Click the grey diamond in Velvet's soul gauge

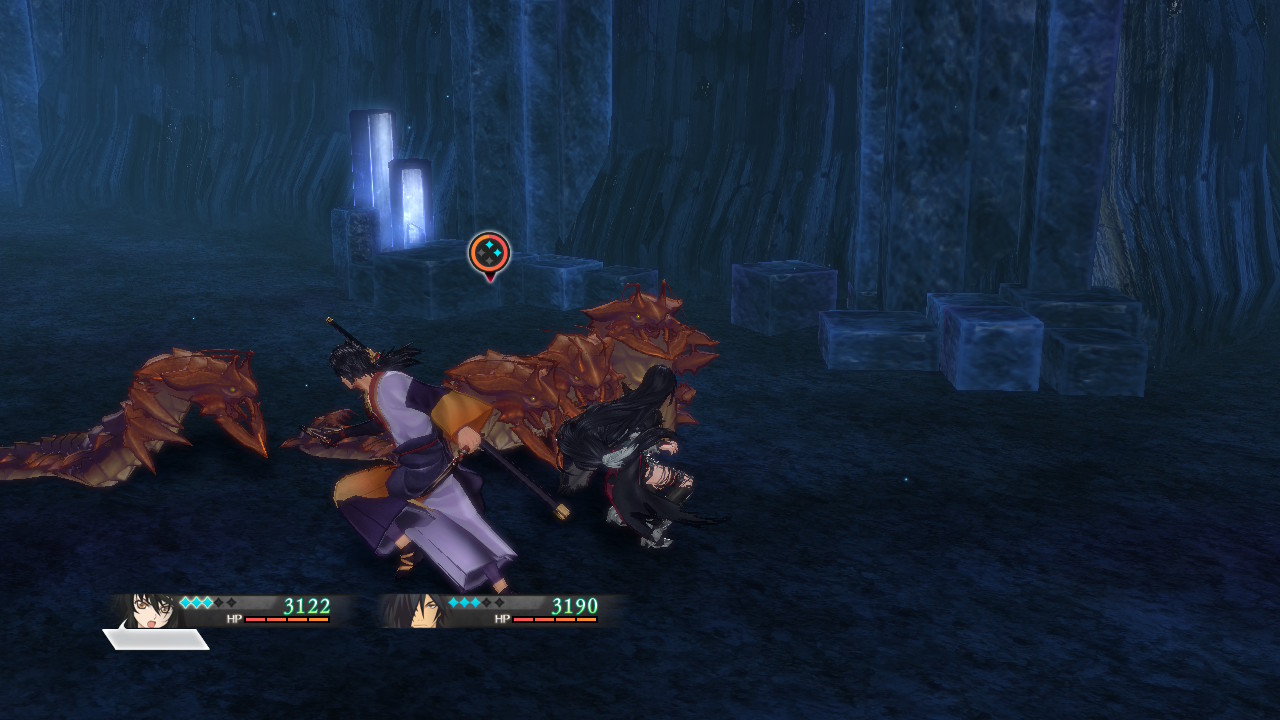(218, 601)
